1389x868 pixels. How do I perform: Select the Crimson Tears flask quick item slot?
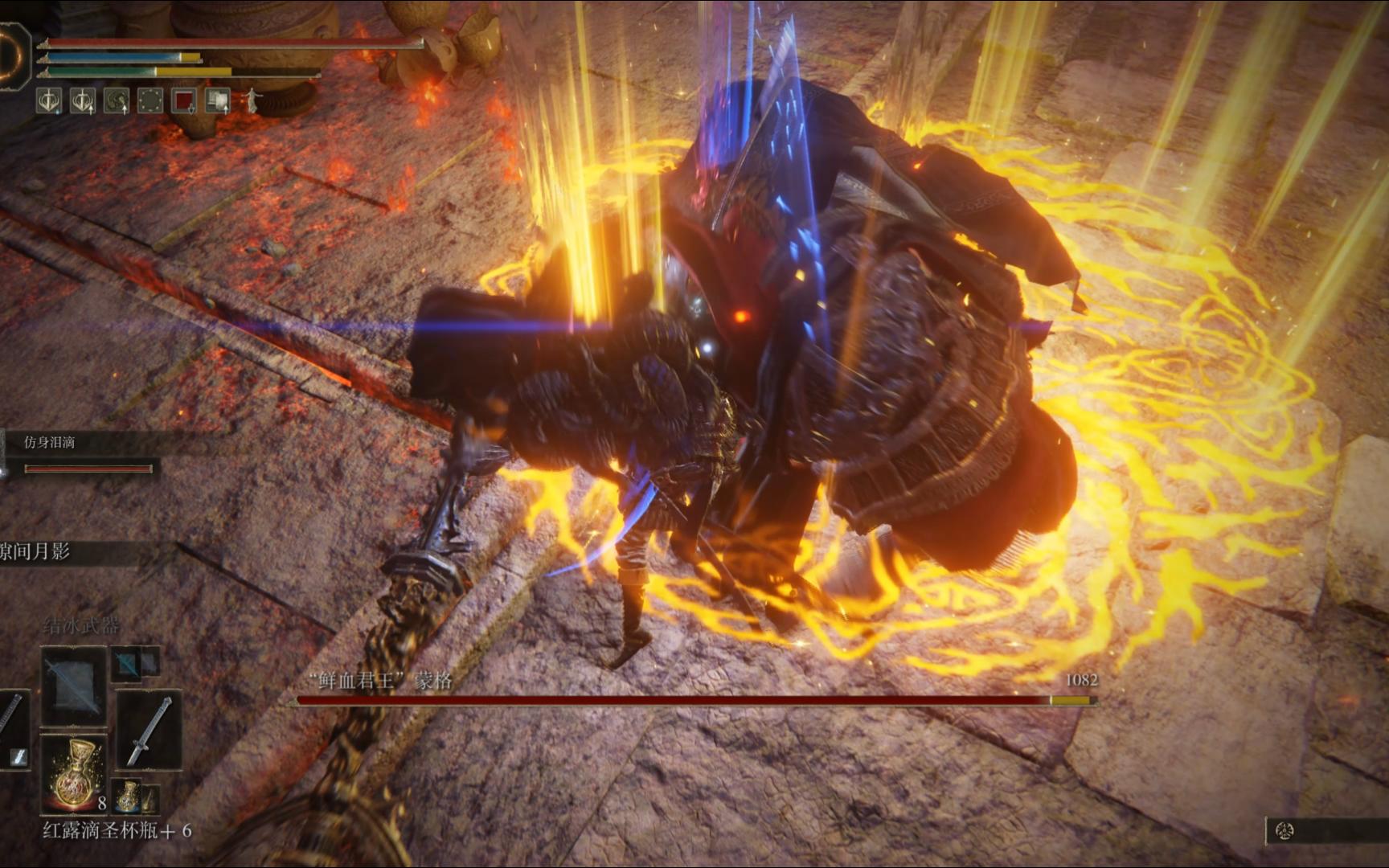[74, 772]
